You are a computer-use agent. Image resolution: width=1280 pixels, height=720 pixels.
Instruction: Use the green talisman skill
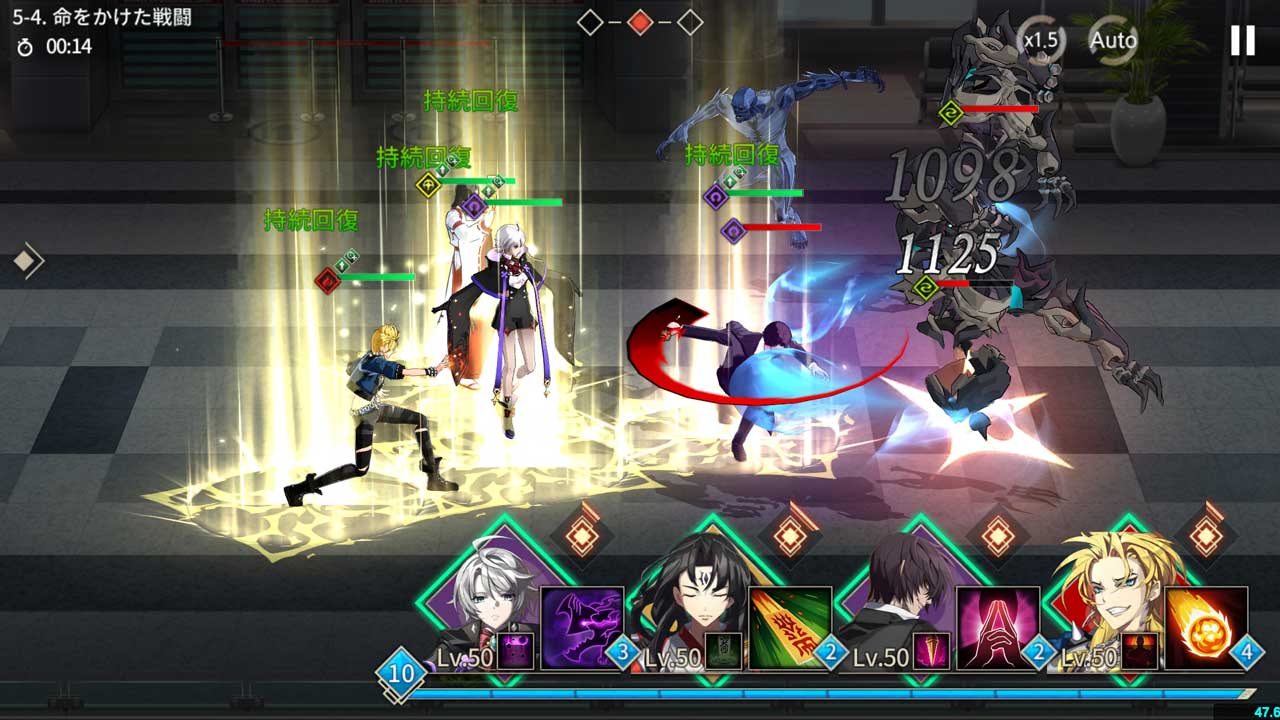(790, 628)
